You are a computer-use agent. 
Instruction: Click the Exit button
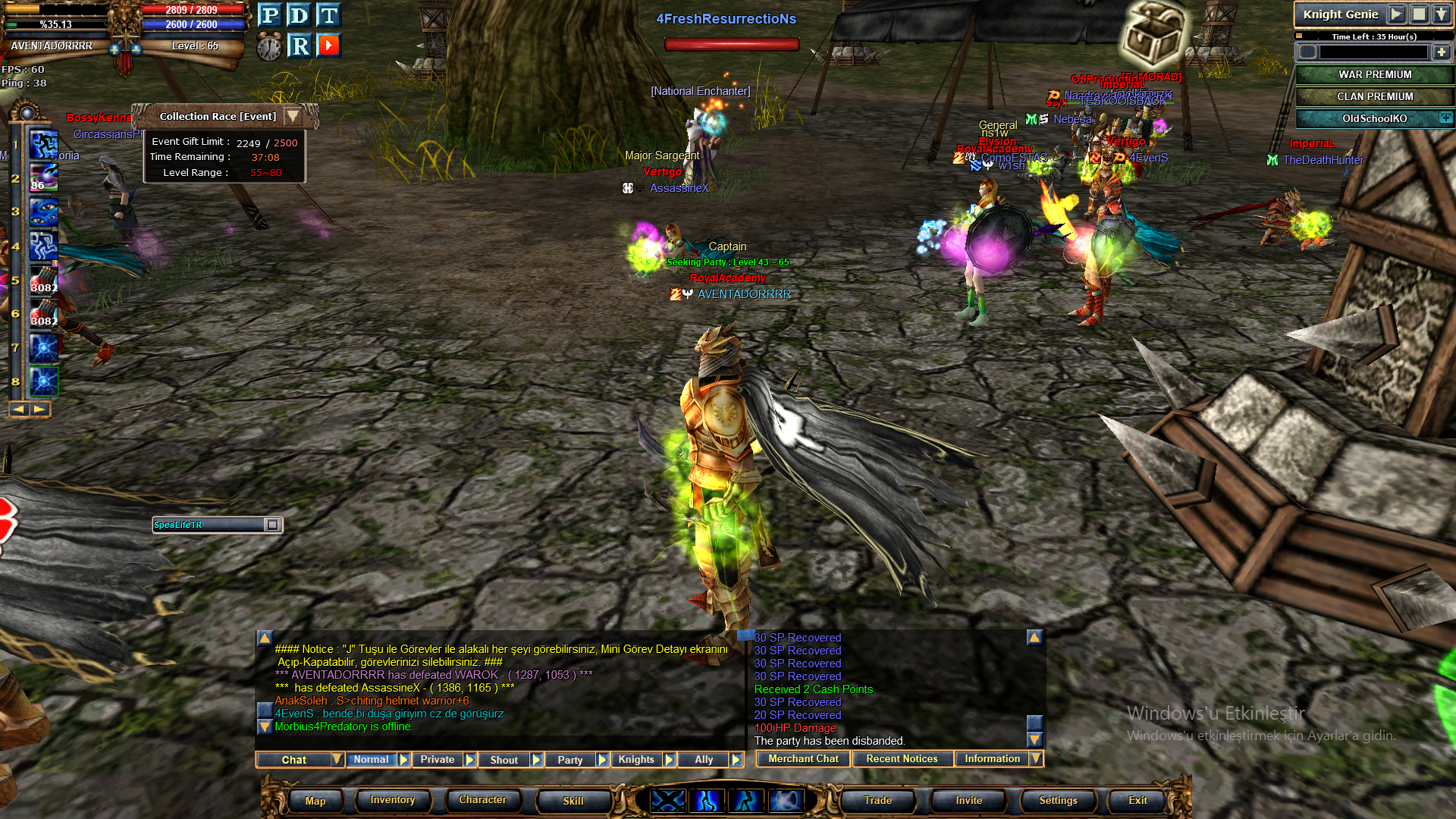click(x=1137, y=801)
